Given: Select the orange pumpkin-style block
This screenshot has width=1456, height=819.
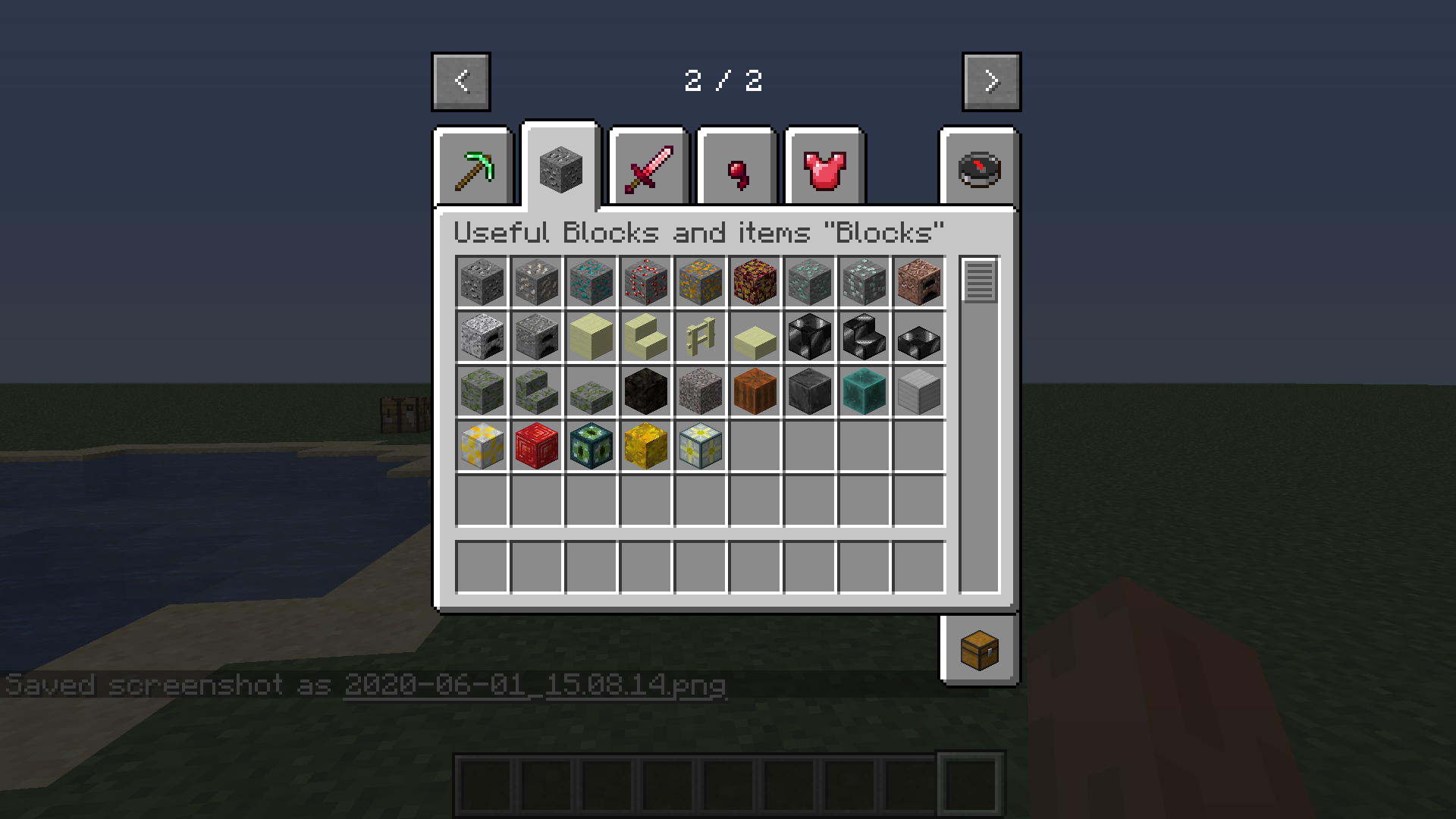Looking at the screenshot, I should [755, 391].
